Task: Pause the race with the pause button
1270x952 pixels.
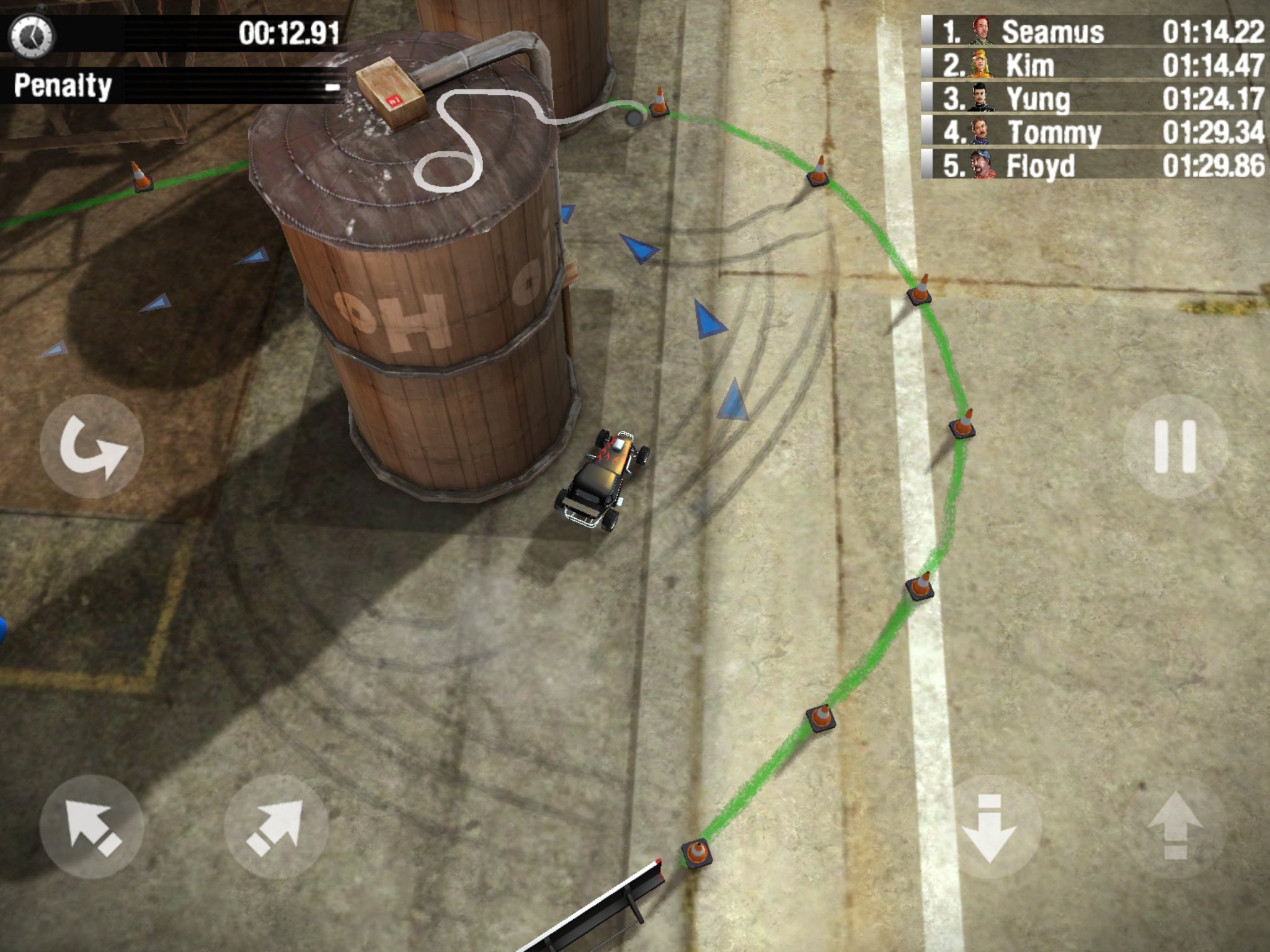Action: (x=1175, y=446)
